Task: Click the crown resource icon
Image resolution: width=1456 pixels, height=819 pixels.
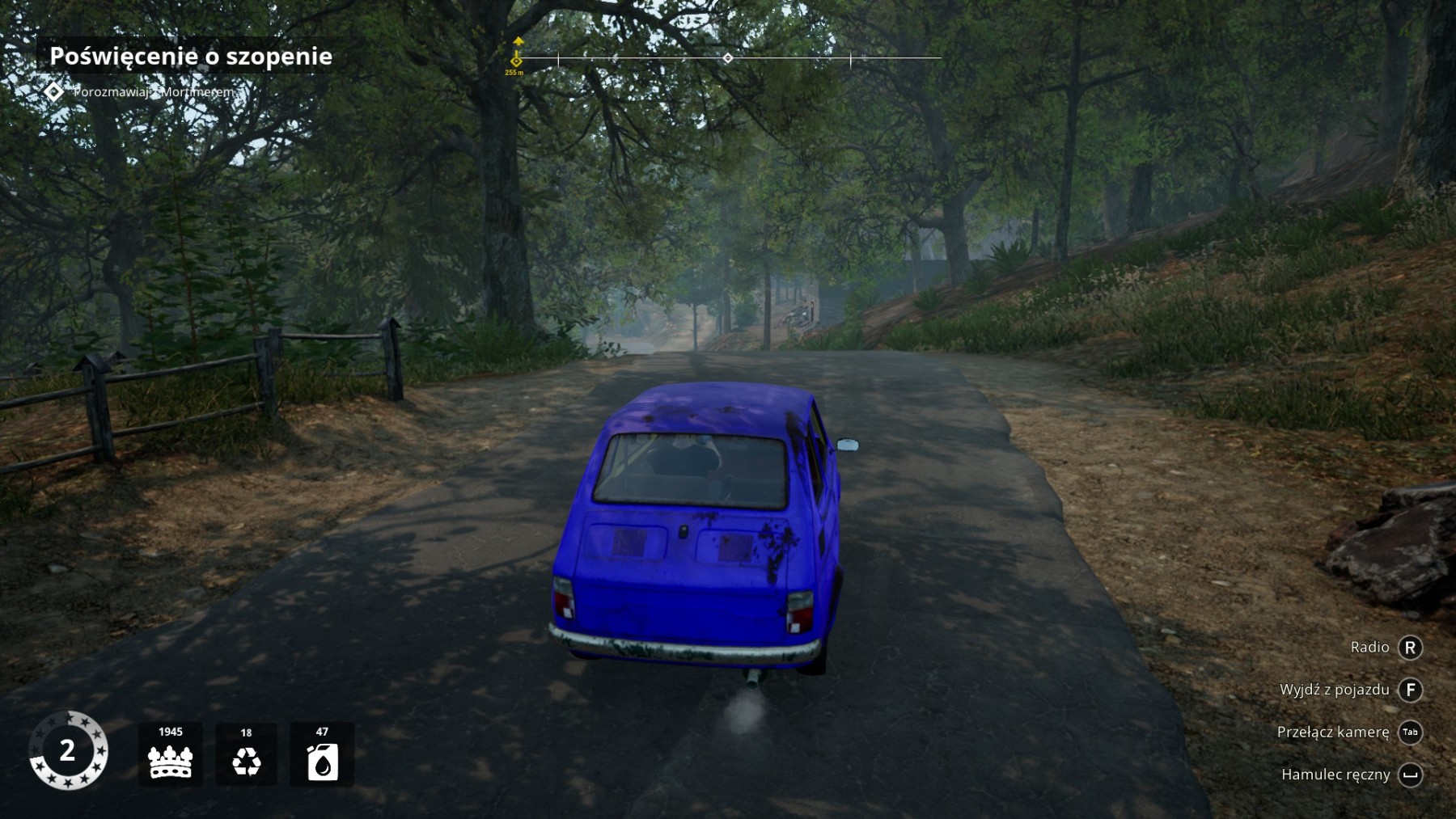Action: [x=170, y=761]
